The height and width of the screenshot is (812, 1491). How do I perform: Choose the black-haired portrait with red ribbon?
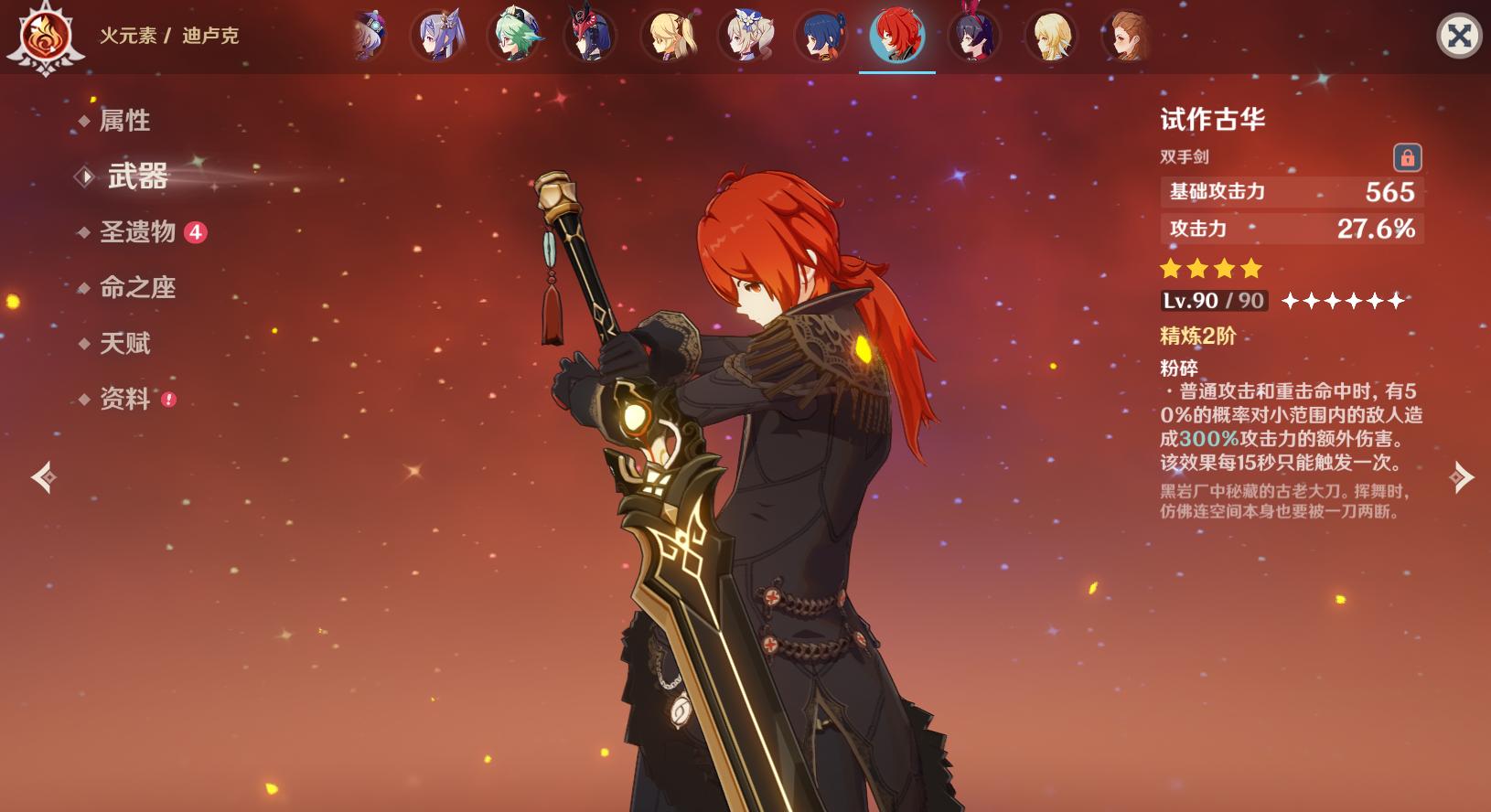click(973, 37)
